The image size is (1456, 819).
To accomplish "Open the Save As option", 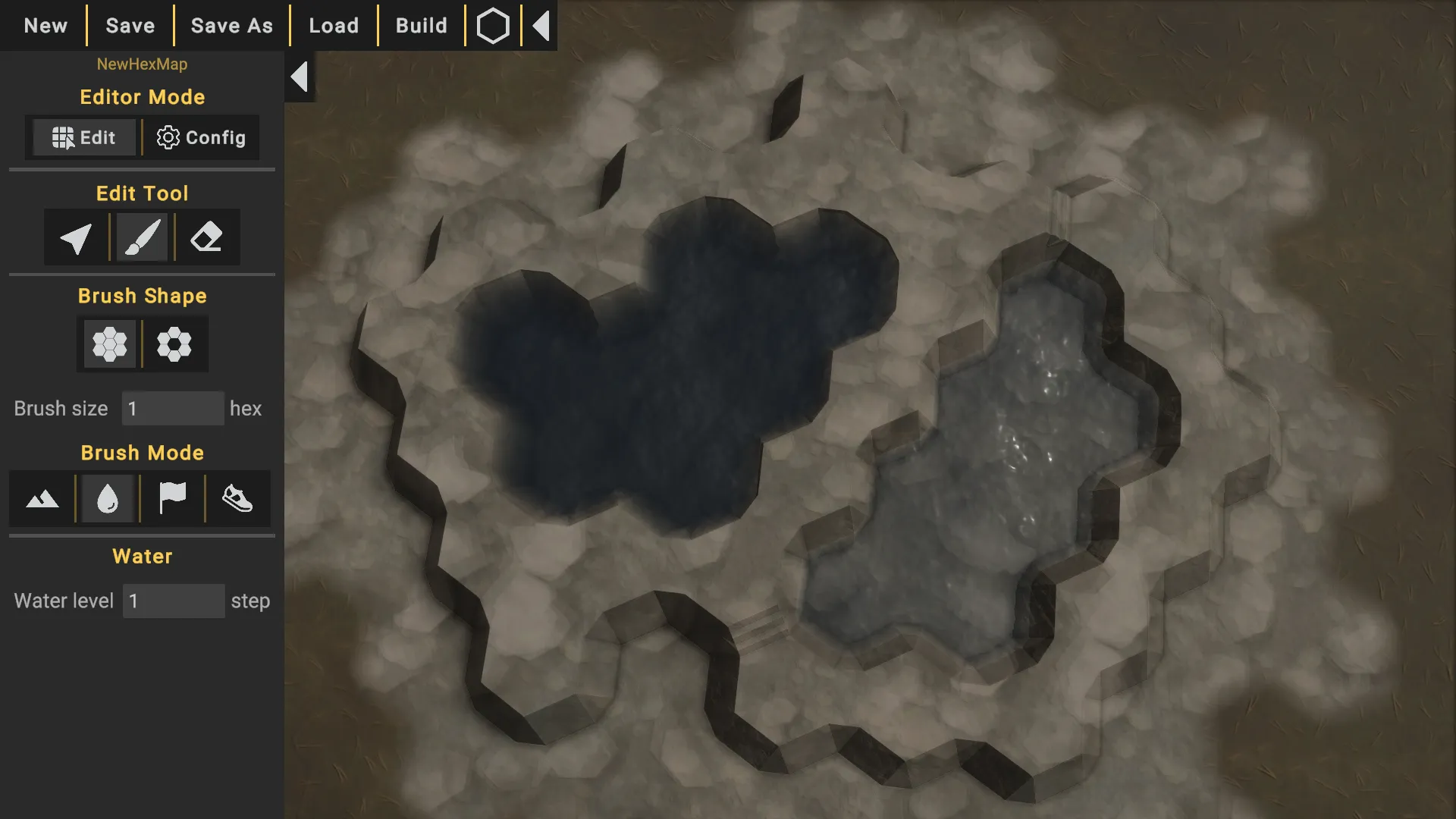I will pos(231,26).
